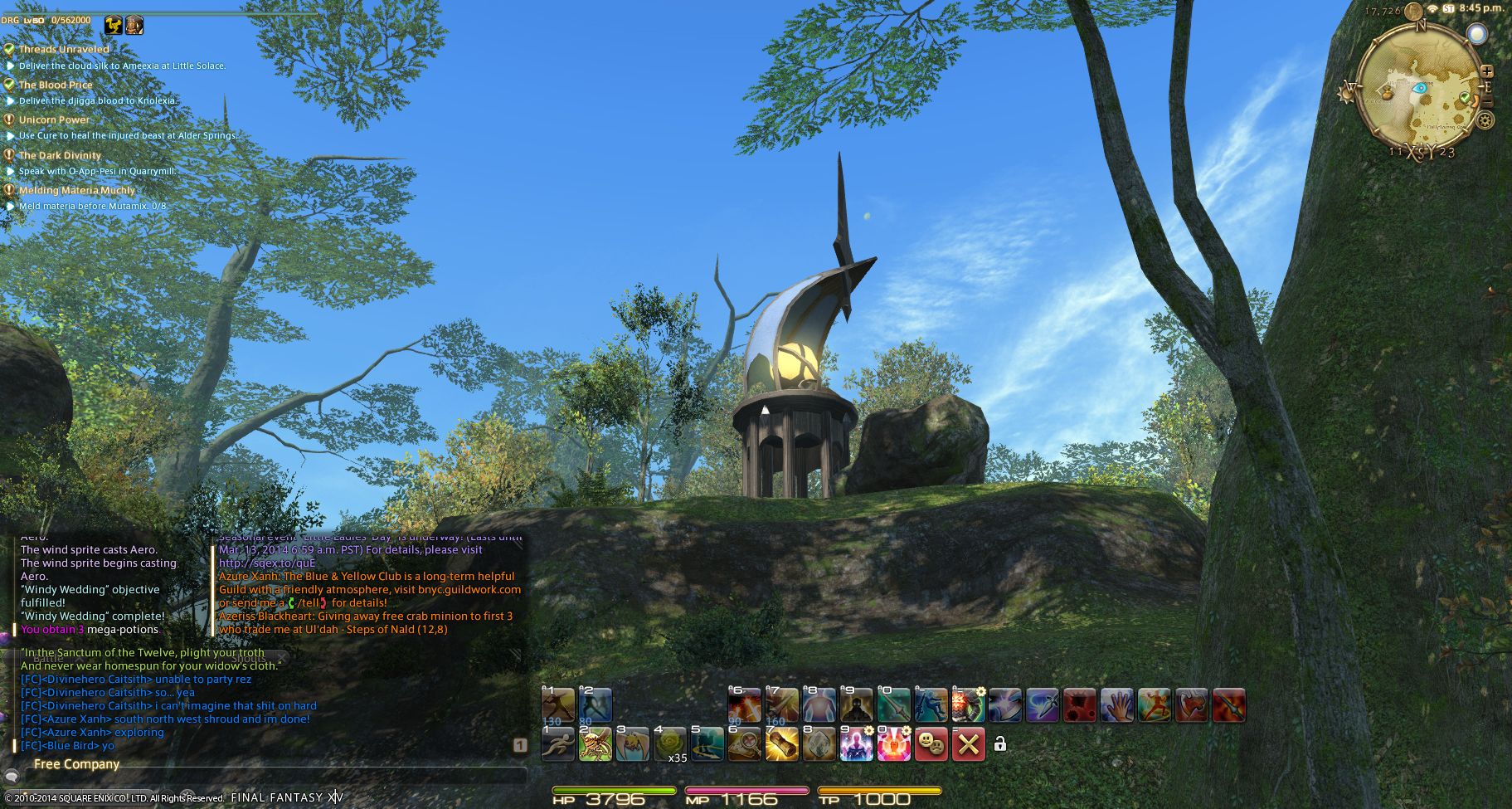Open the circular minimap
1512x809 pixels.
coord(1421,89)
